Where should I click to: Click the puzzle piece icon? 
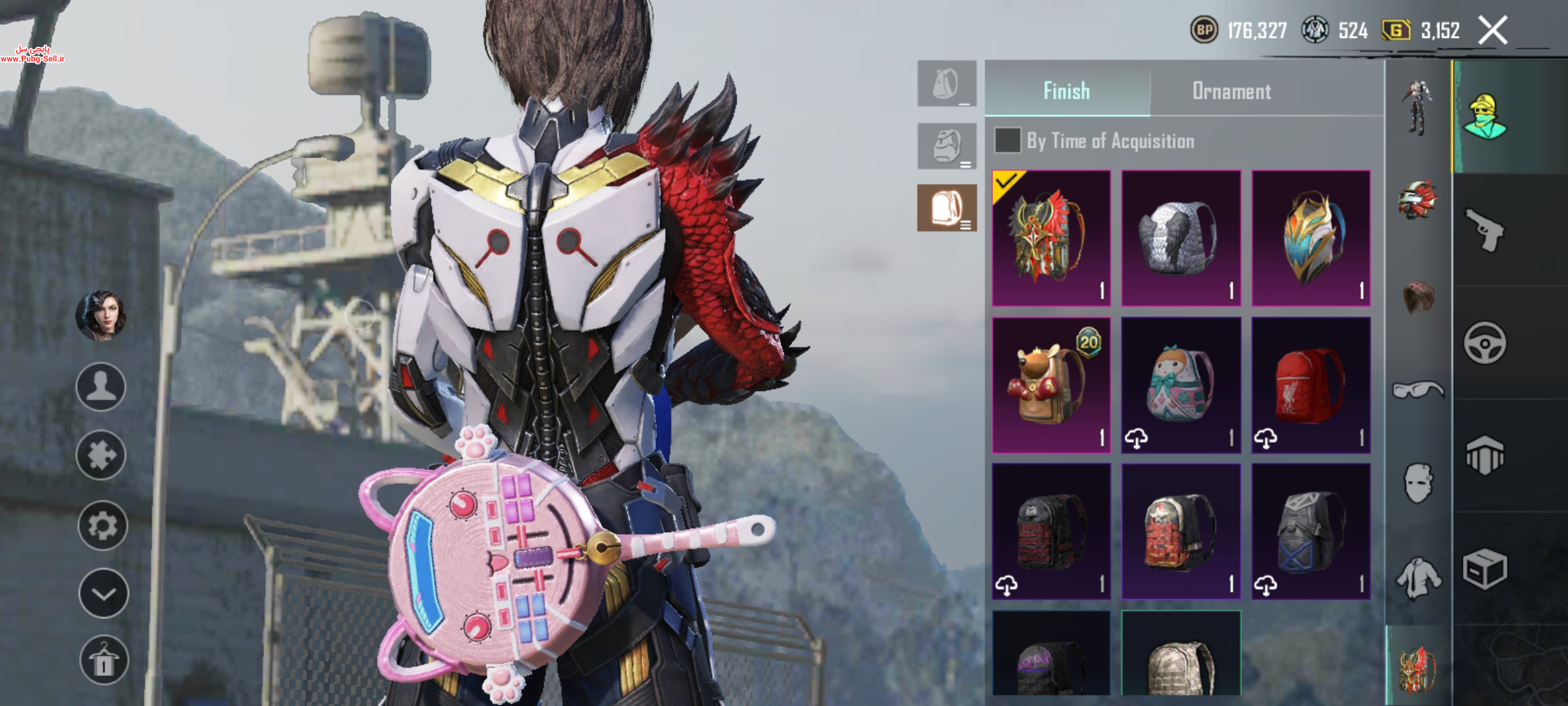pos(101,456)
